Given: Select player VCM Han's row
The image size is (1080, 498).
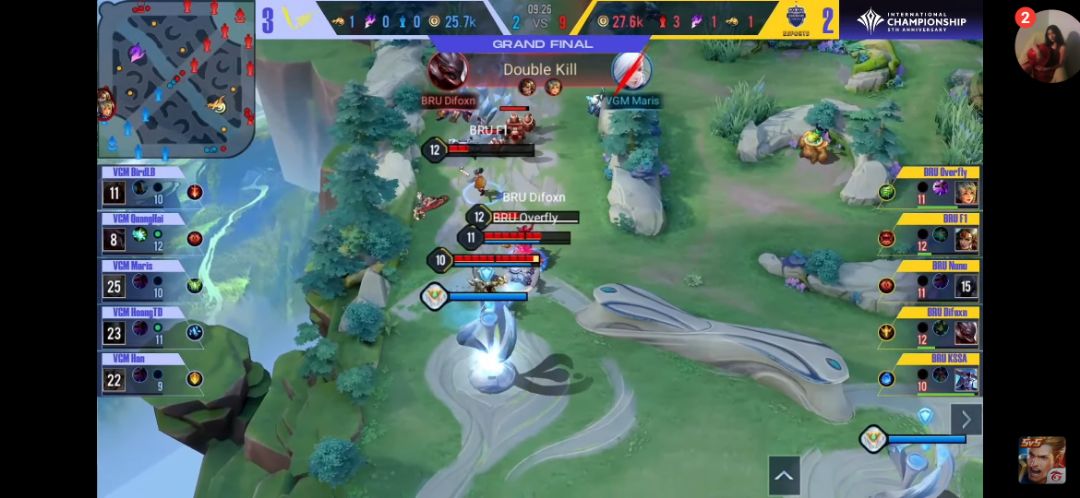Looking at the screenshot, I should tap(150, 377).
